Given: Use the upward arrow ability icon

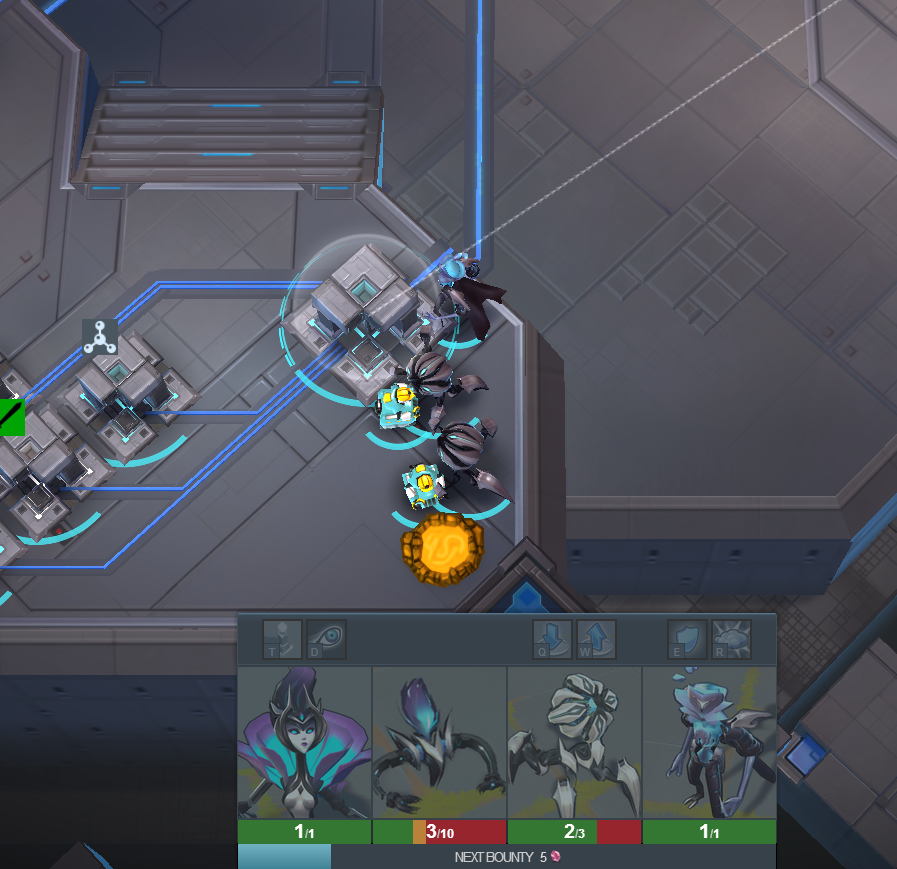Looking at the screenshot, I should pyautogui.click(x=596, y=639).
